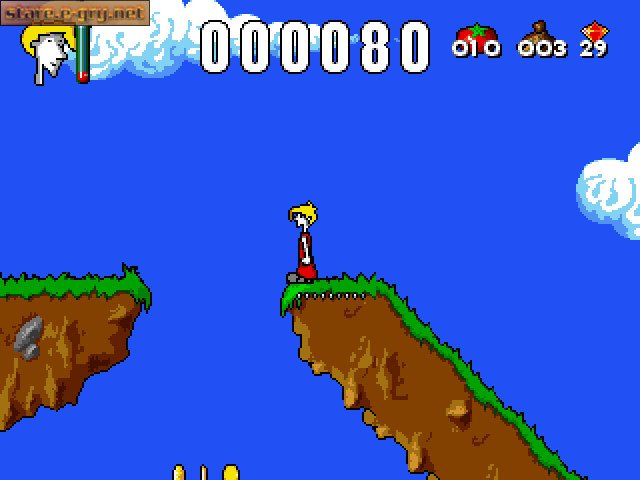This screenshot has width=640, height=480.
Task: Select the red gem counter icon
Action: (597, 32)
